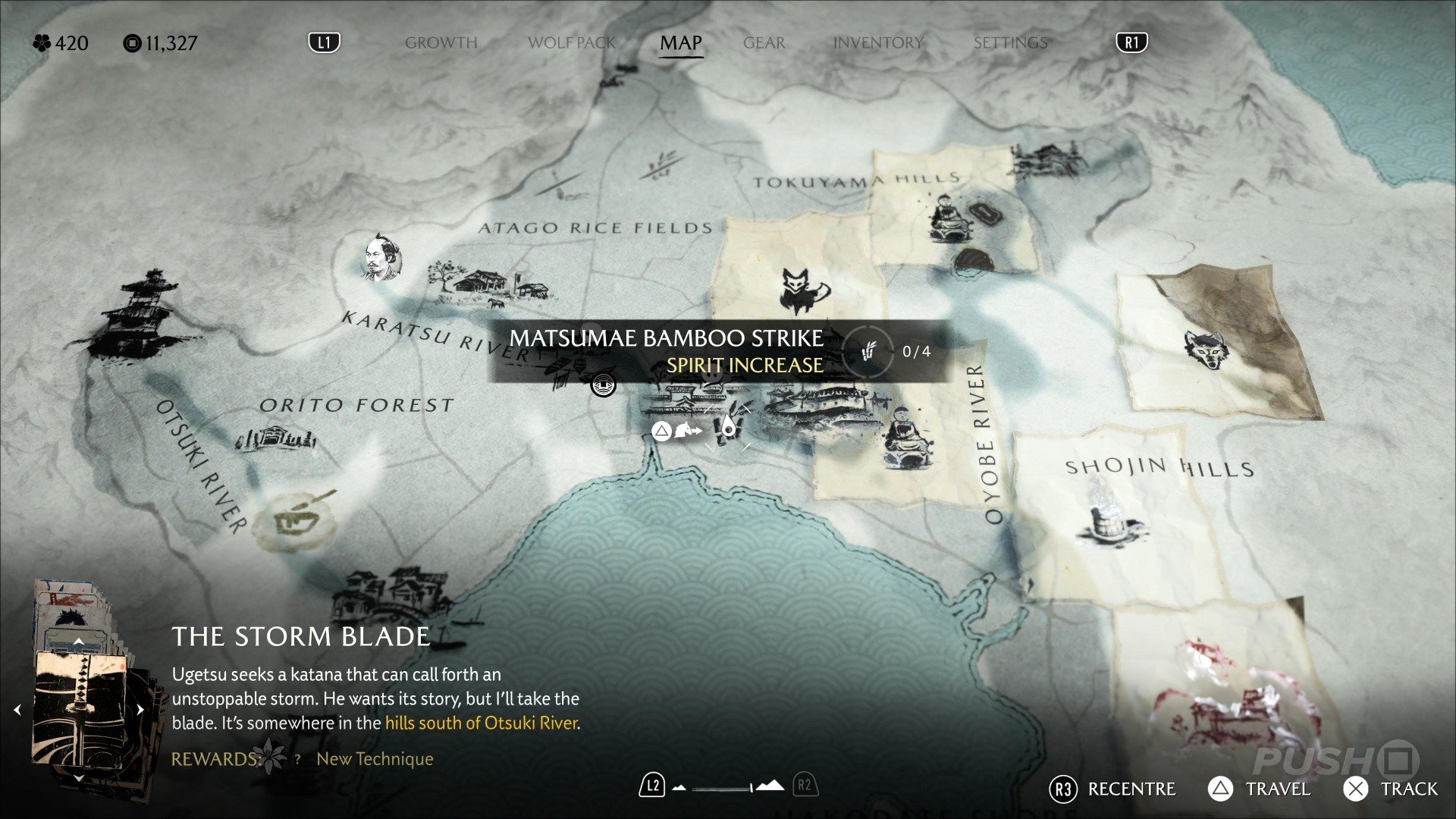Show the next quest card with right arrow
This screenshot has width=1456, height=819.
140,711
